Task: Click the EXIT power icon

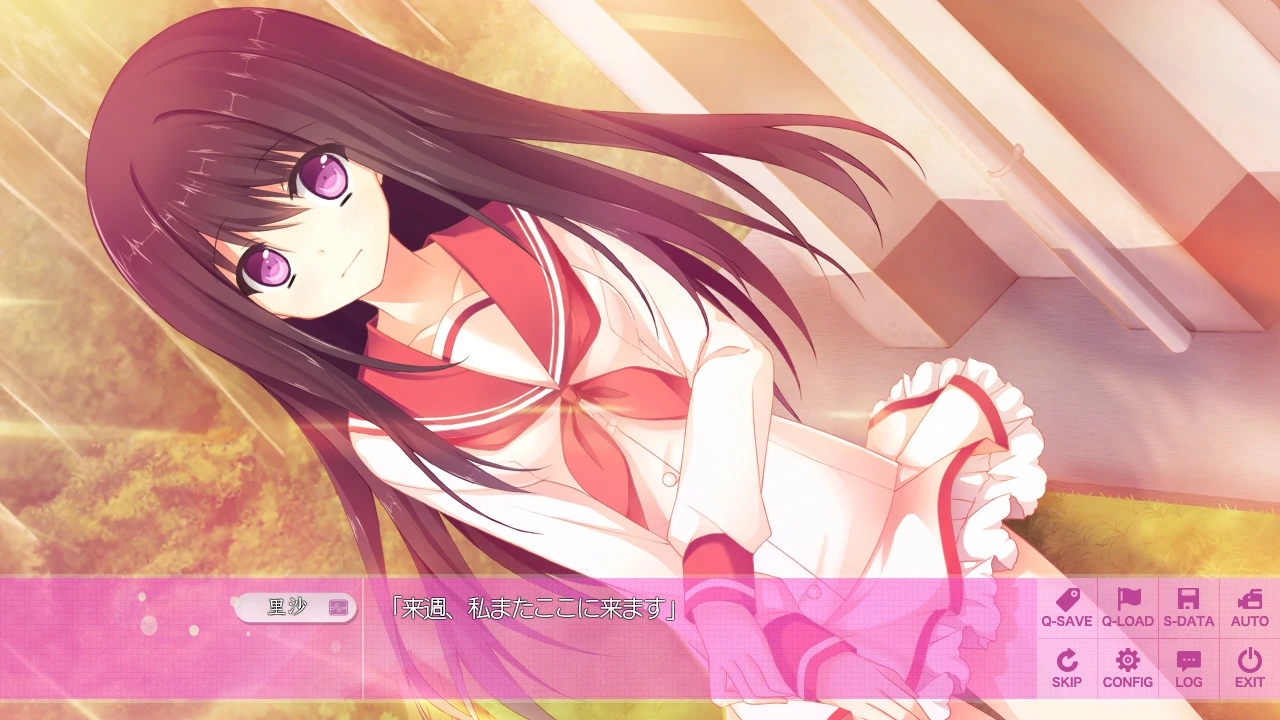Action: [x=1248, y=662]
